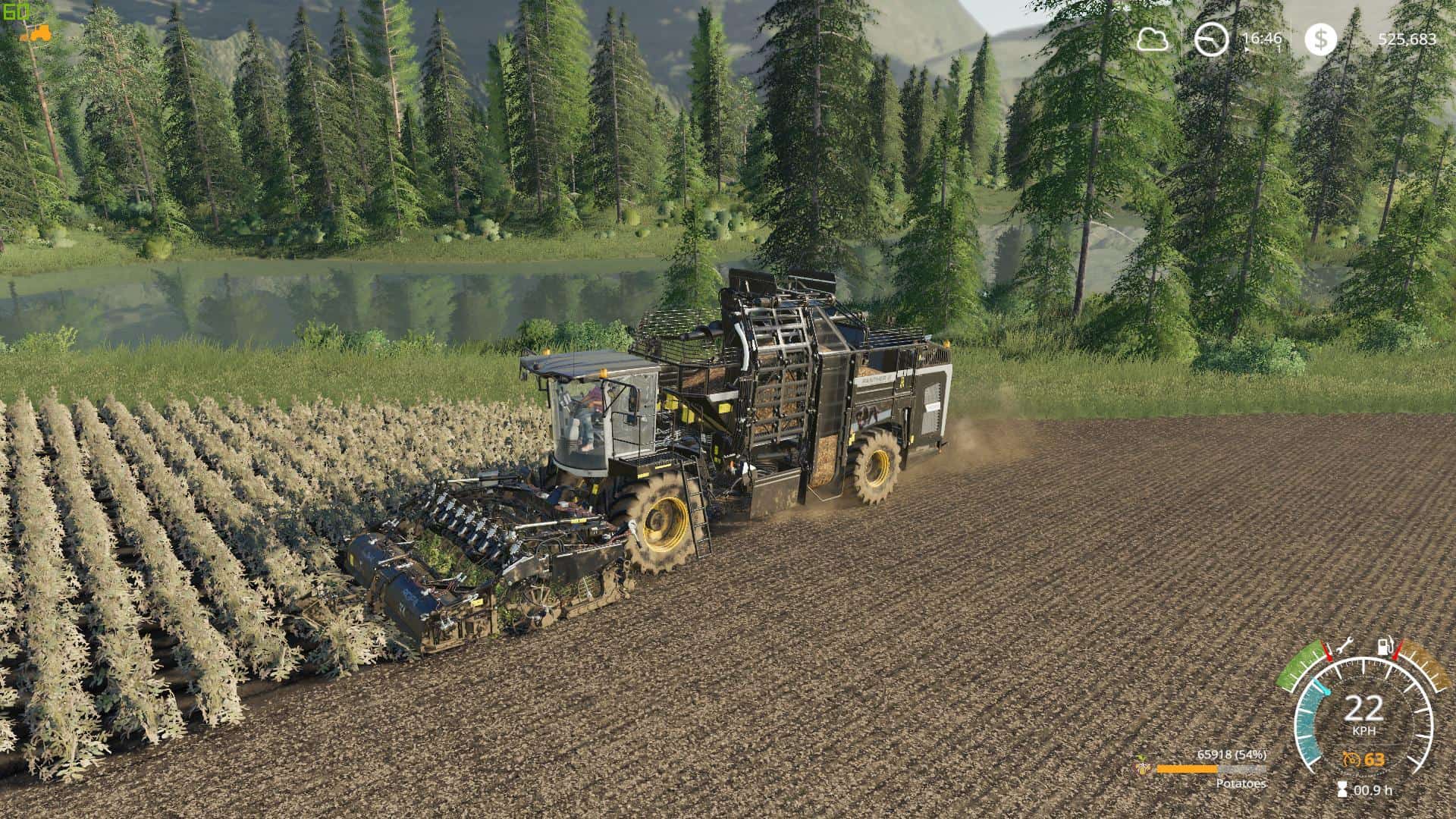
Task: Select the fuel pump icon
Action: (1385, 647)
